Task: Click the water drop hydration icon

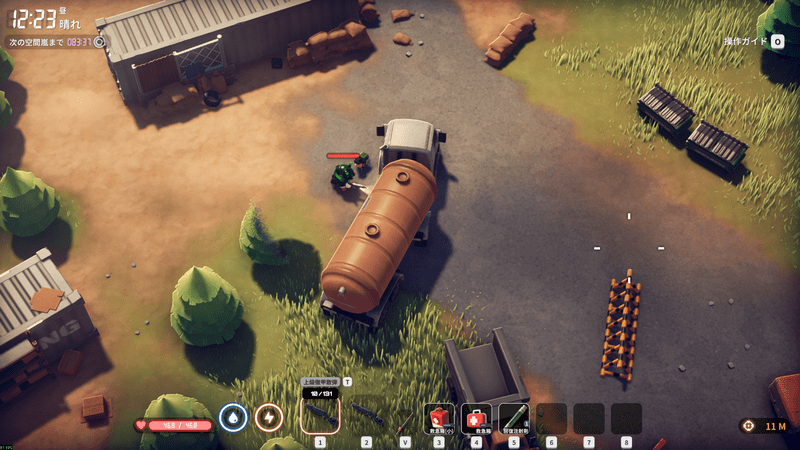Action: click(x=233, y=417)
